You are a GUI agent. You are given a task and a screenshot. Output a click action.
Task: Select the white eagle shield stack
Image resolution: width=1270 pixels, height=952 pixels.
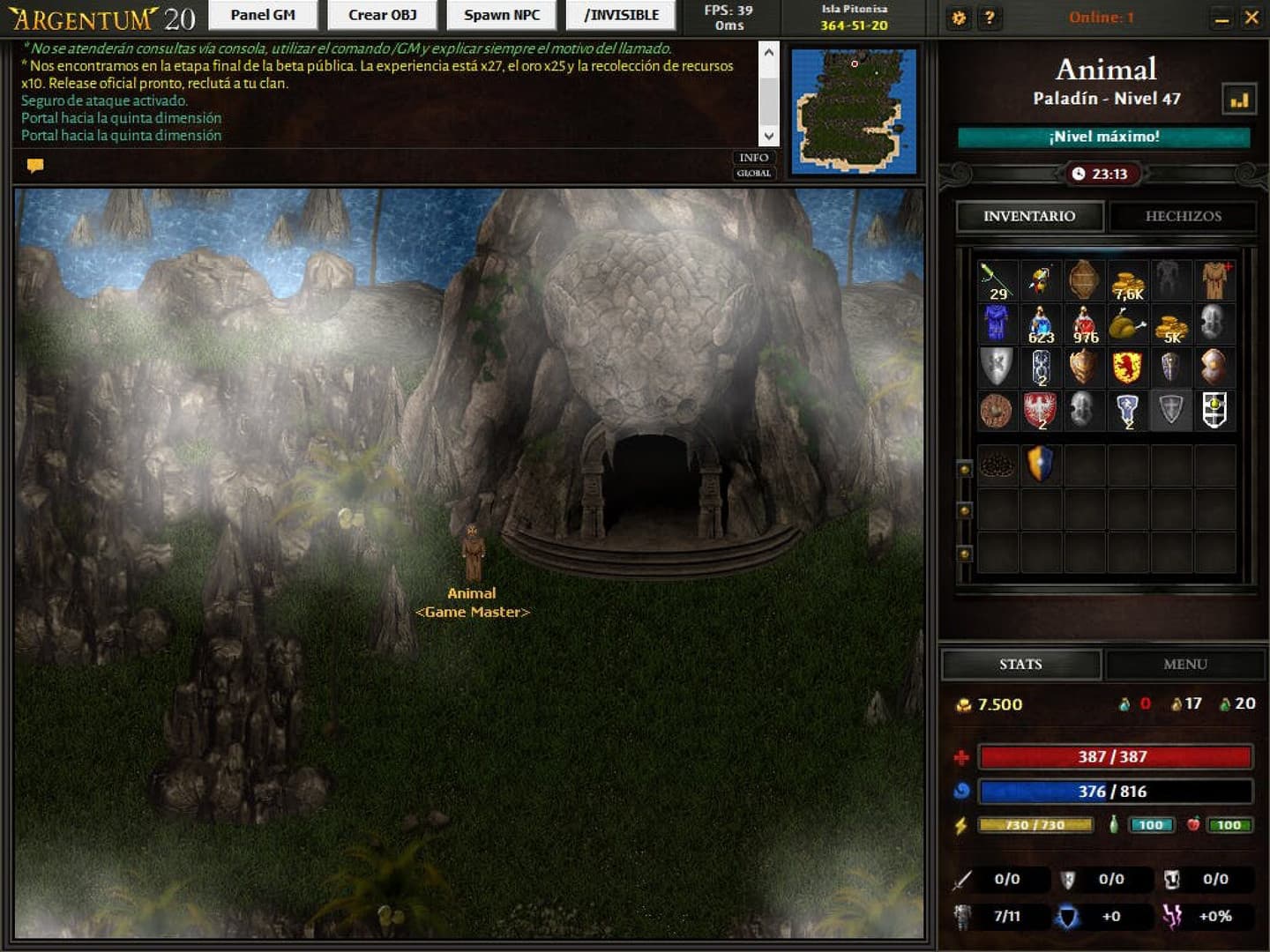tap(1040, 409)
